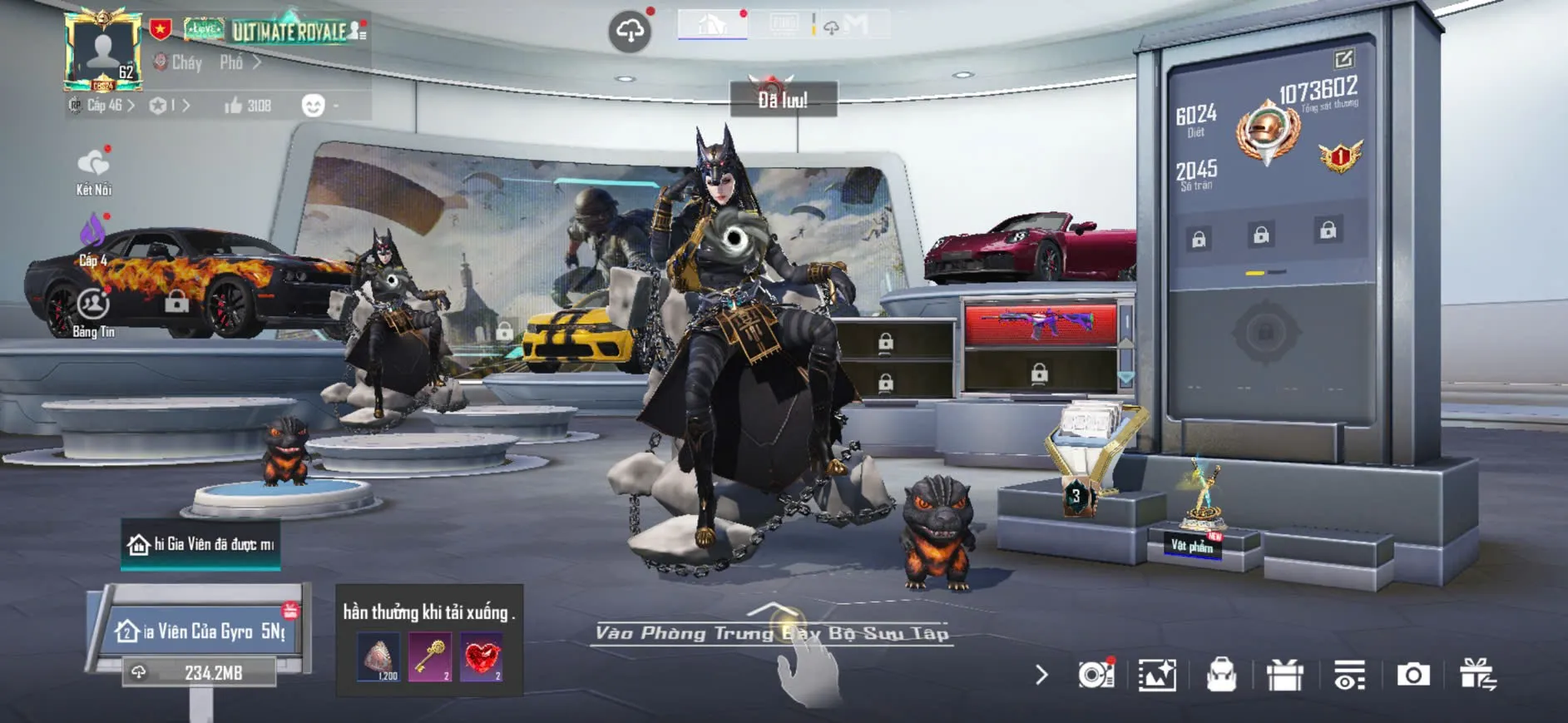Expand the bottom toolbar arrow
The image size is (1568, 723).
pos(1041,675)
